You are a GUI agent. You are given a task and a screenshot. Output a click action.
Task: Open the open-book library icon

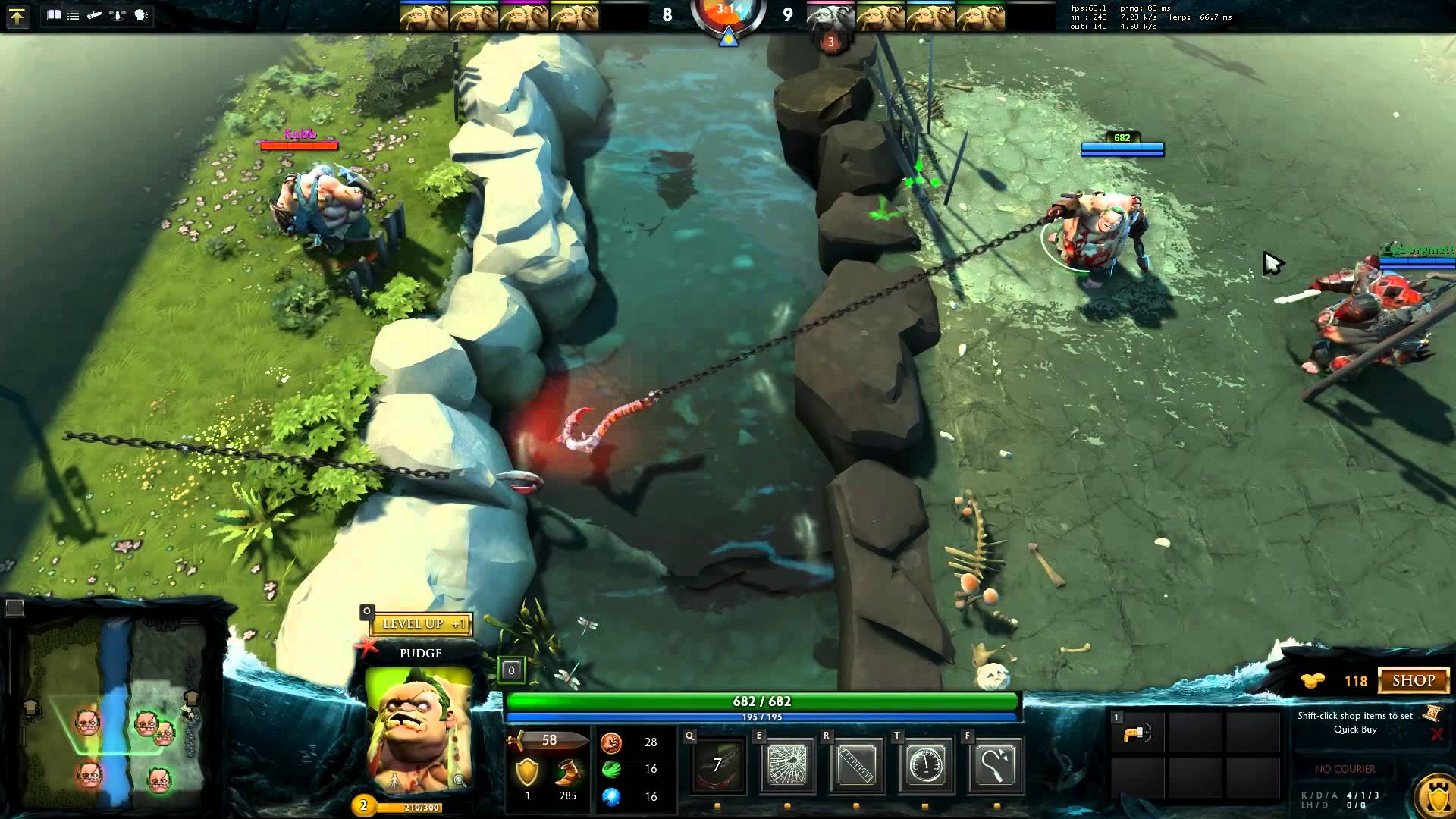coord(54,14)
